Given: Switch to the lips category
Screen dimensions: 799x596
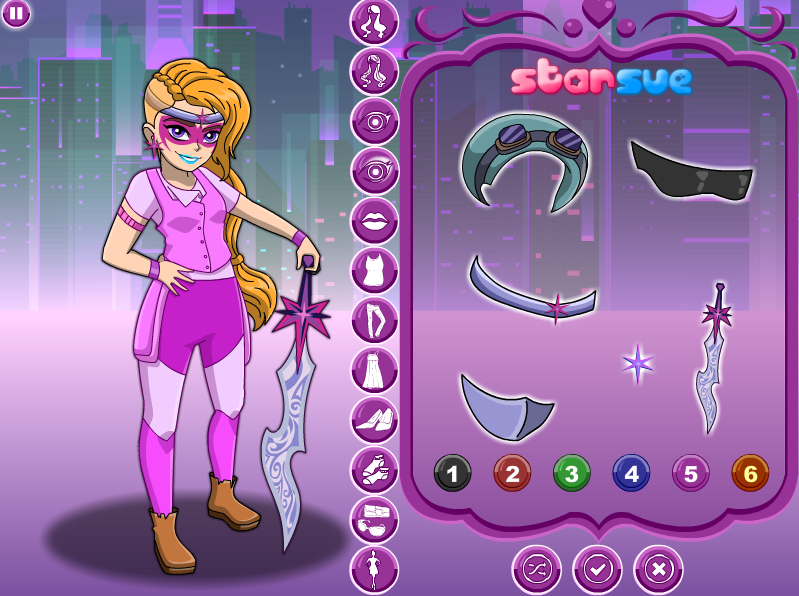Looking at the screenshot, I should pos(374,220).
